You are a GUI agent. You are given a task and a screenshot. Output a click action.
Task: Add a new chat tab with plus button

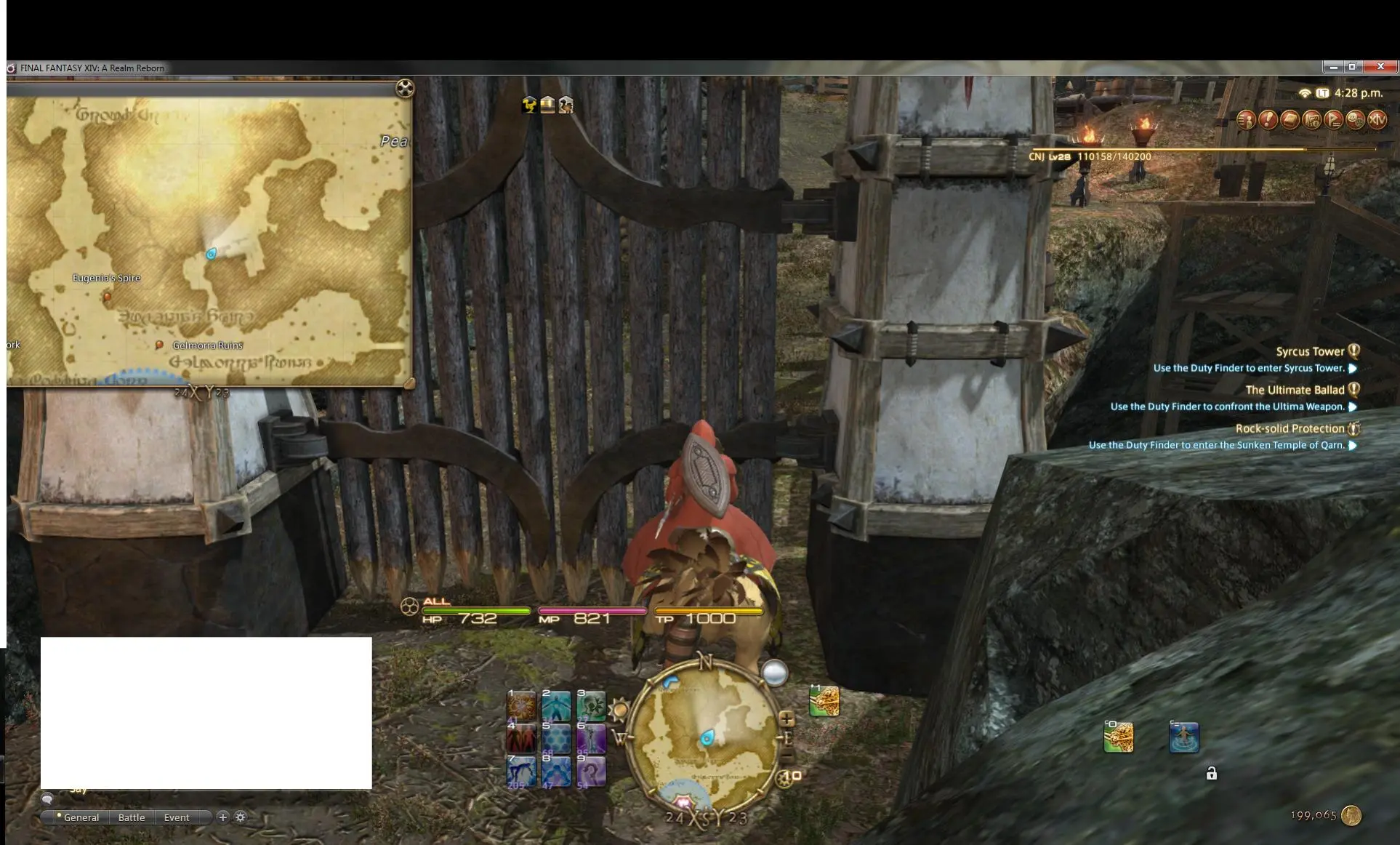223,817
